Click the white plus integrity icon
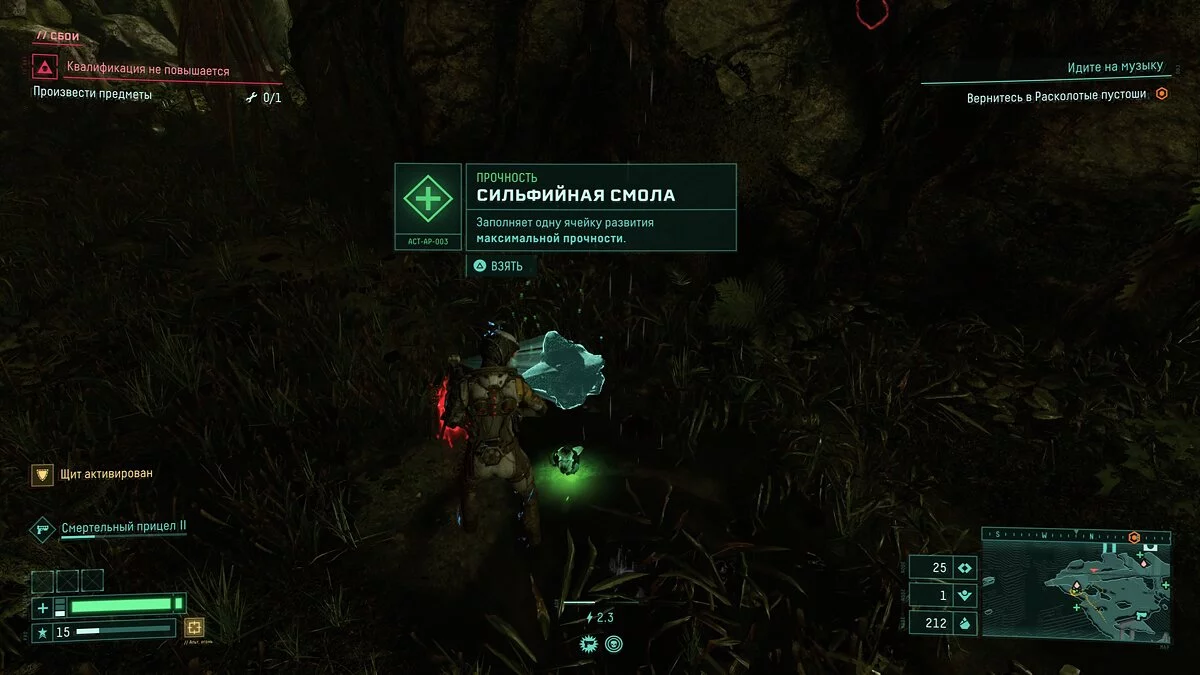Screen dimensions: 1200x675 42,607
